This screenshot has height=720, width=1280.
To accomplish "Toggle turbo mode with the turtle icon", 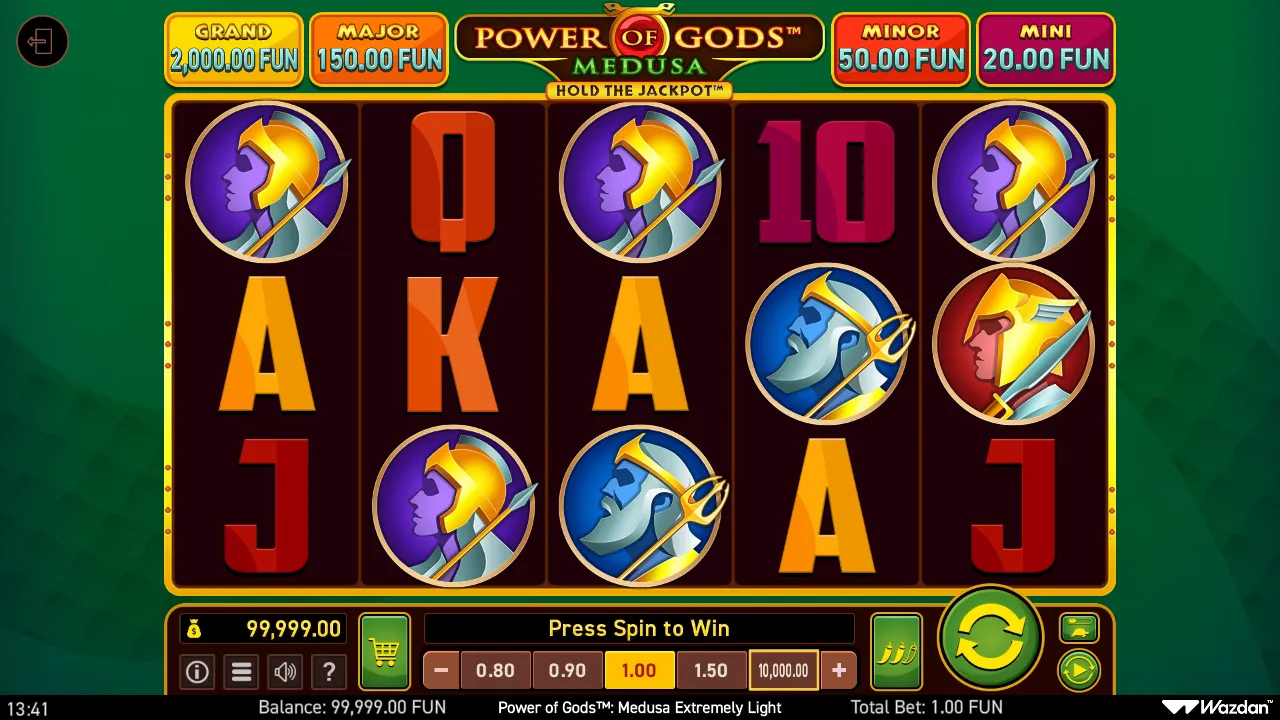I will point(1081,628).
